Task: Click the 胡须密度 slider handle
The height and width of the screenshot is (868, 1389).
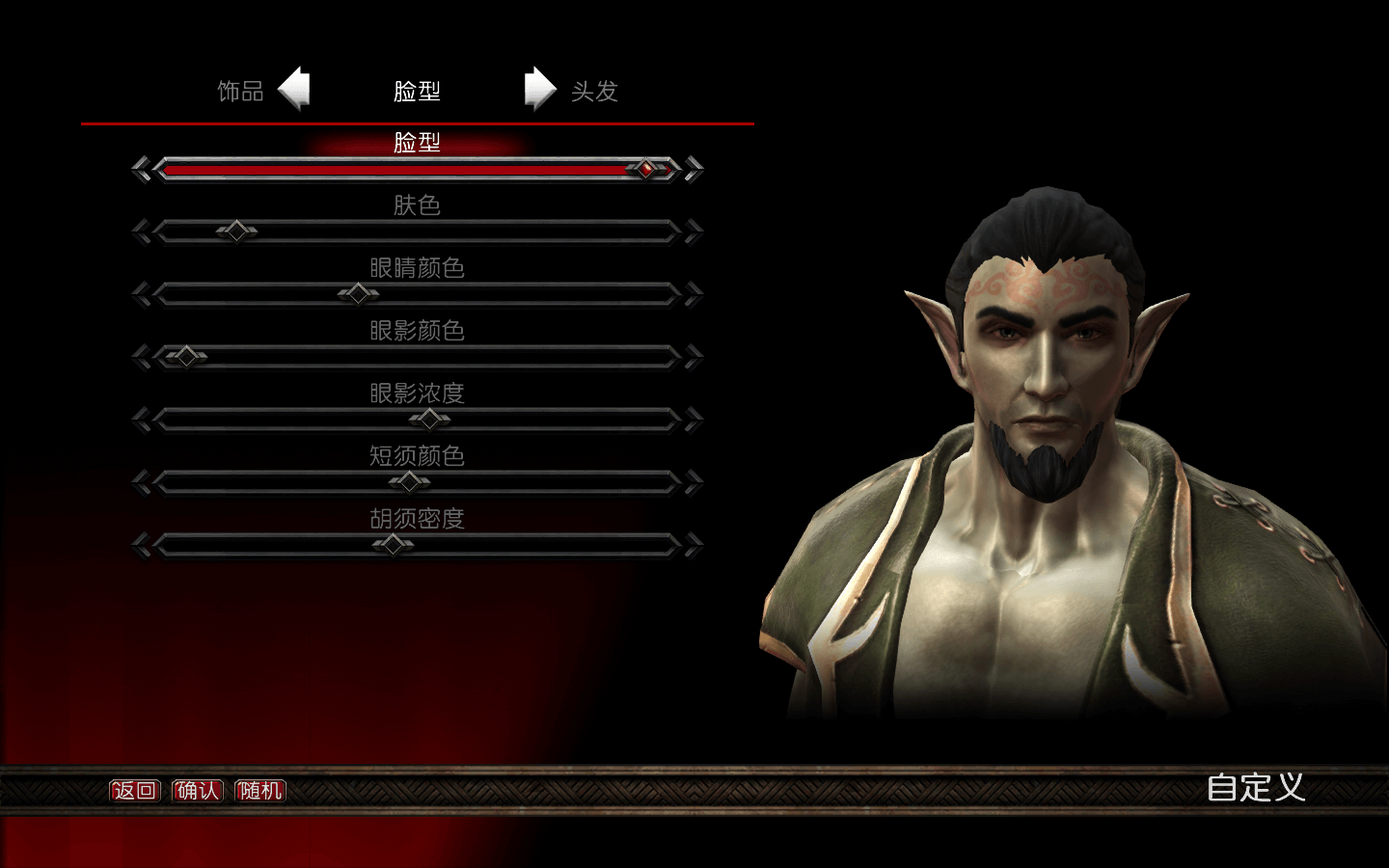Action: coord(393,545)
